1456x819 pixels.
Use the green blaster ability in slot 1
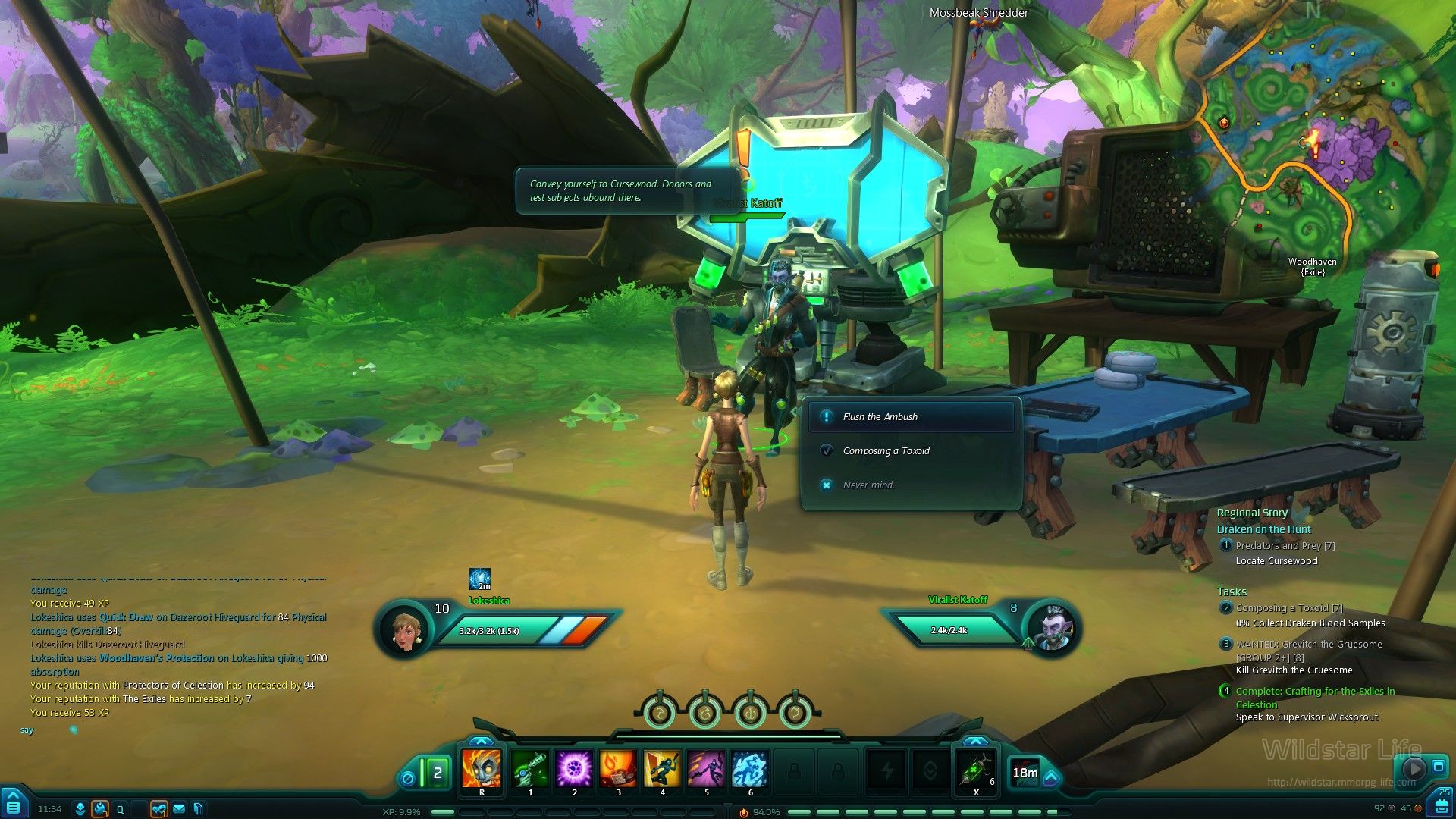(x=530, y=767)
